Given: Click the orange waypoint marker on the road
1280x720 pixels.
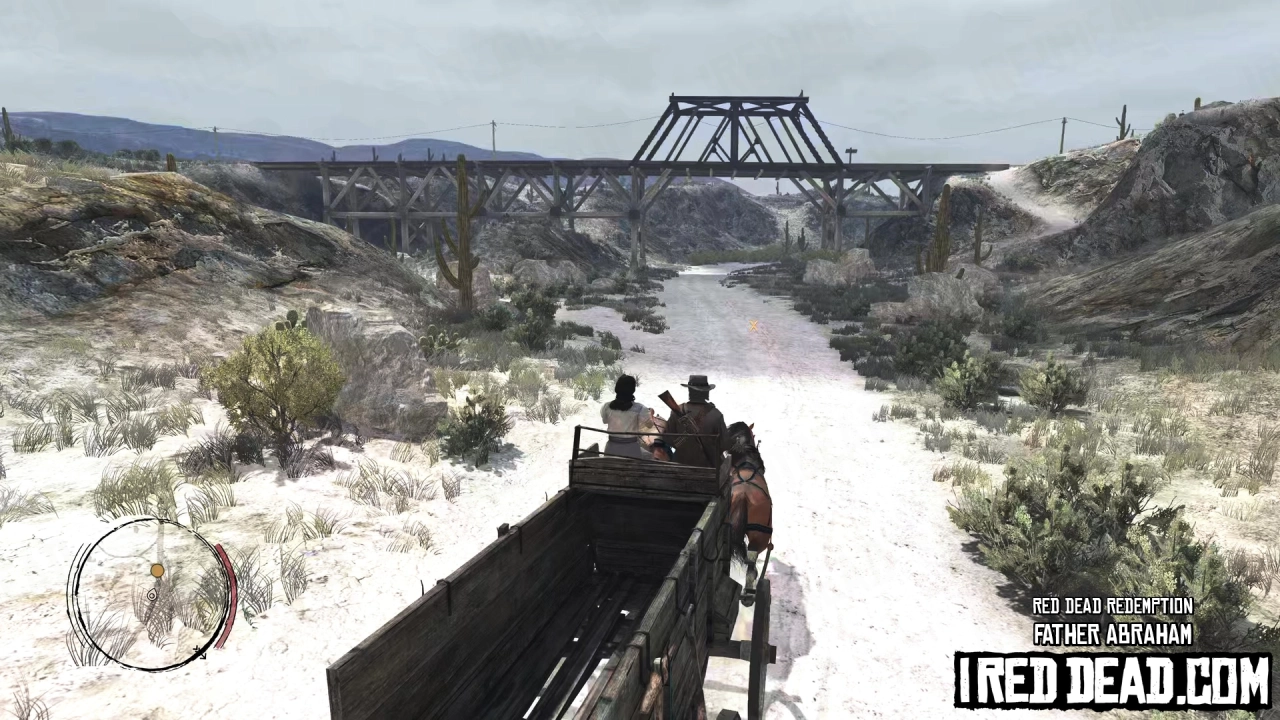Looking at the screenshot, I should (x=753, y=327).
